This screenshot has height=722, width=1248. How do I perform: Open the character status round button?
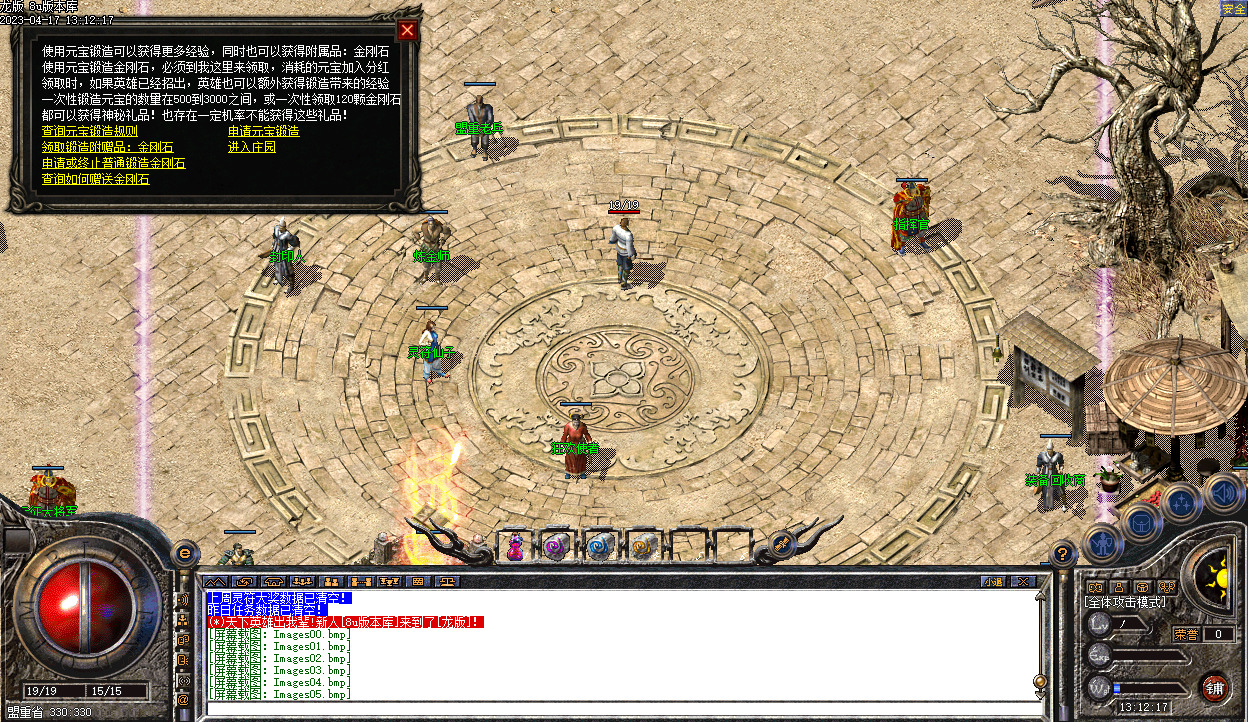(1102, 544)
